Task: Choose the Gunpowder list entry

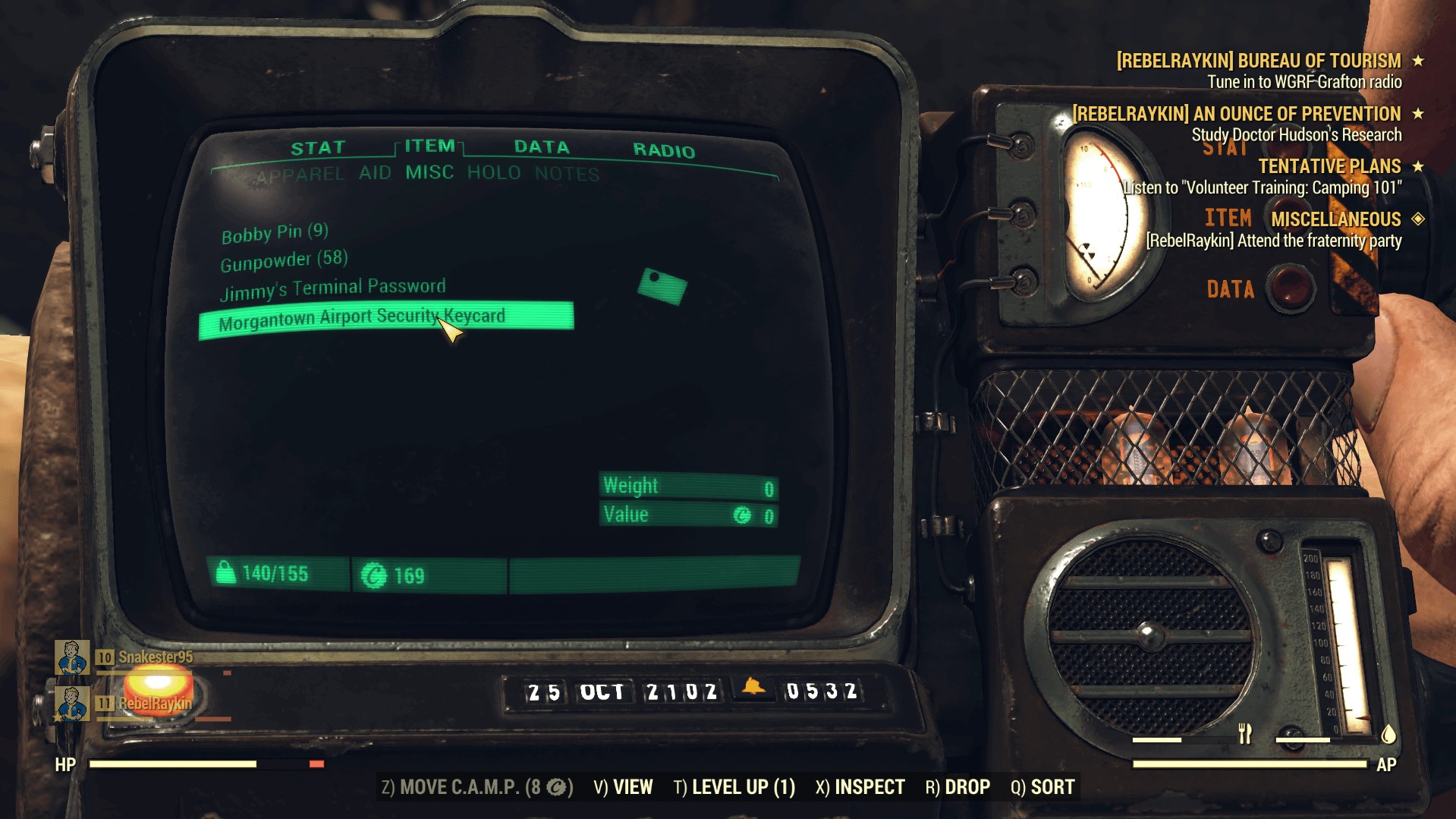Action: pos(284,261)
